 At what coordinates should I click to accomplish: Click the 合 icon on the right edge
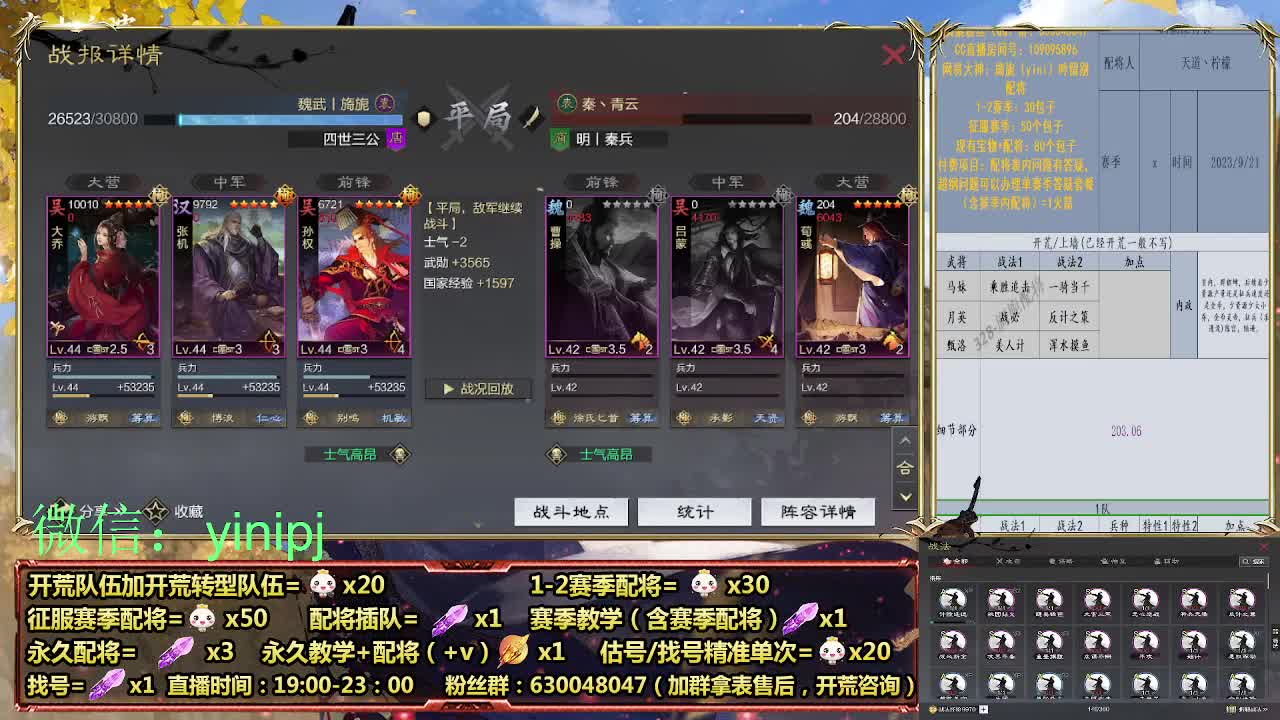click(905, 467)
